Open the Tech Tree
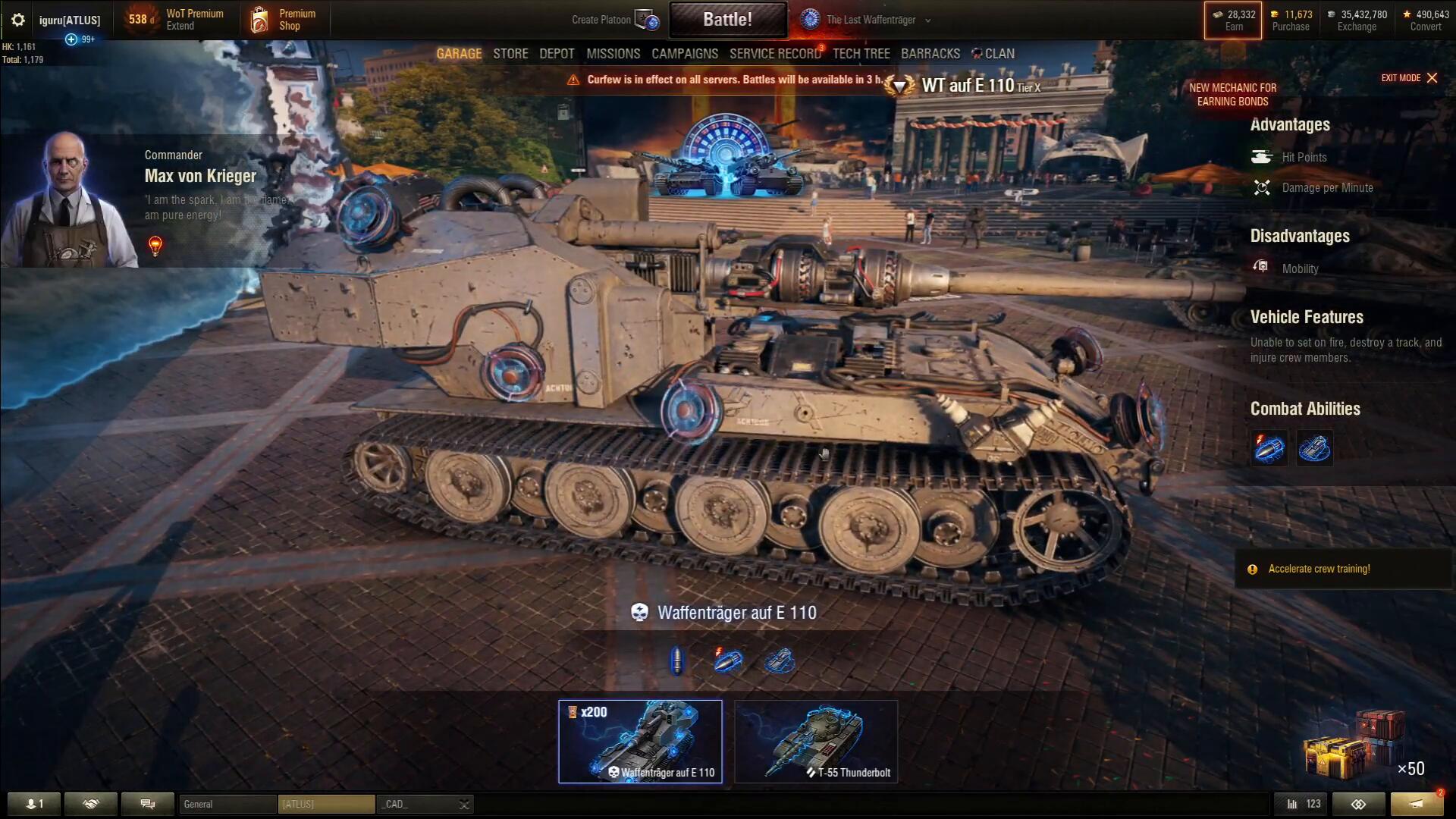Screen dimensions: 1456x819 pos(861,54)
